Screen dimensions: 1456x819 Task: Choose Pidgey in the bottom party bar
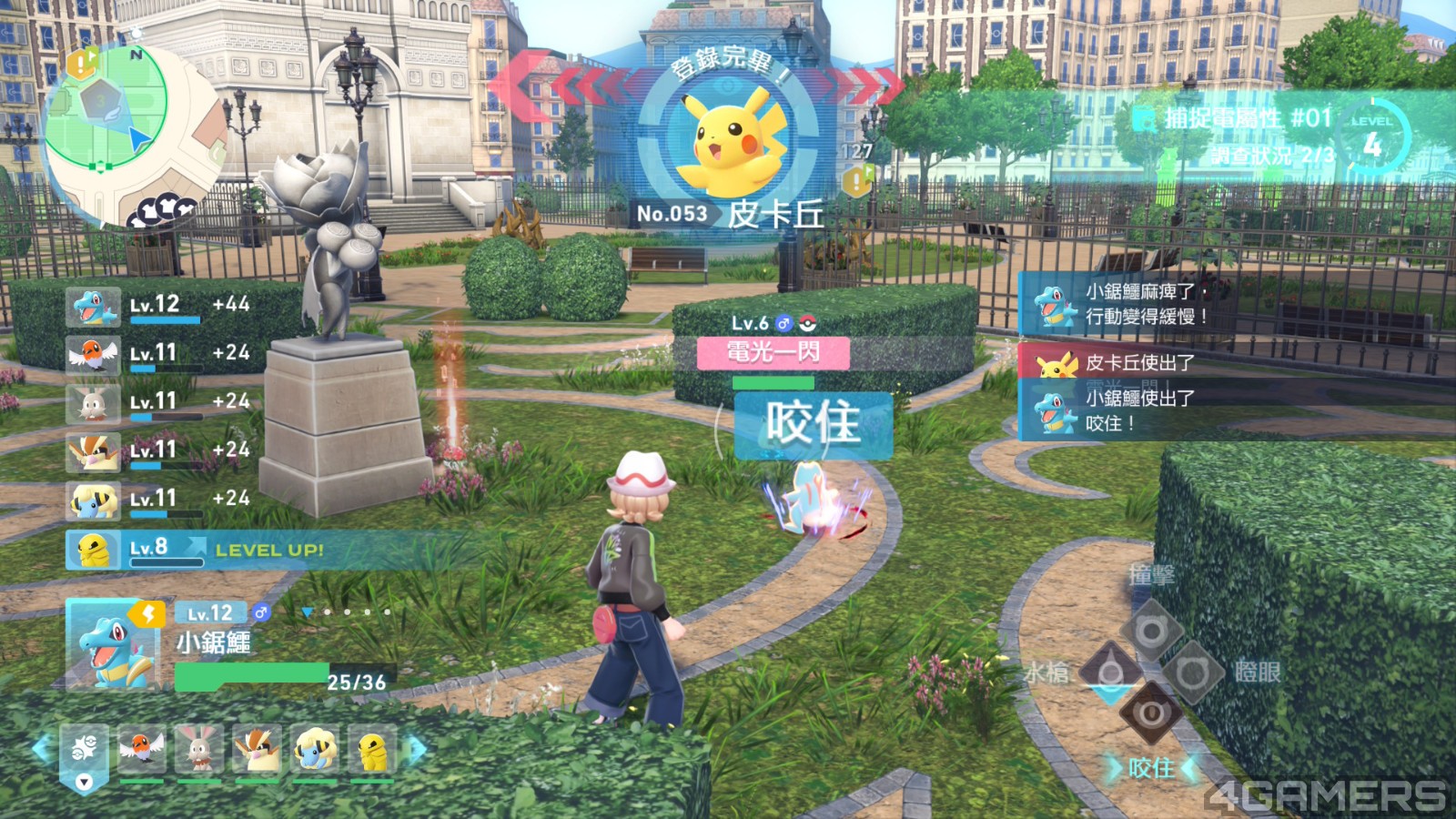(x=258, y=750)
